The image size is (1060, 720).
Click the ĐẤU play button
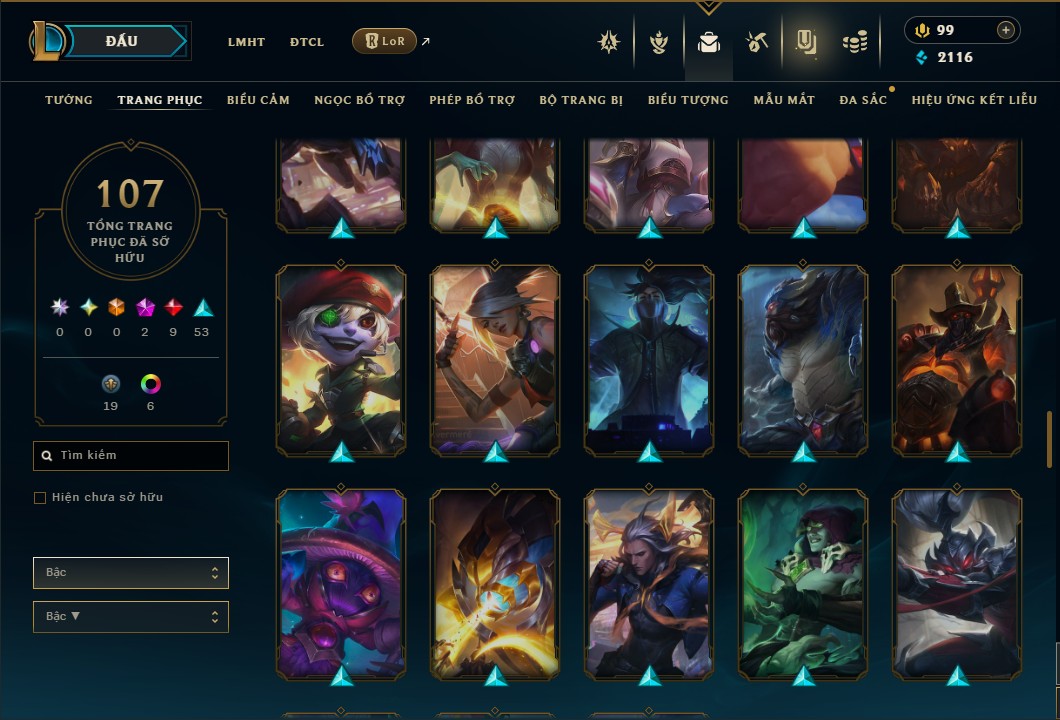pyautogui.click(x=121, y=41)
